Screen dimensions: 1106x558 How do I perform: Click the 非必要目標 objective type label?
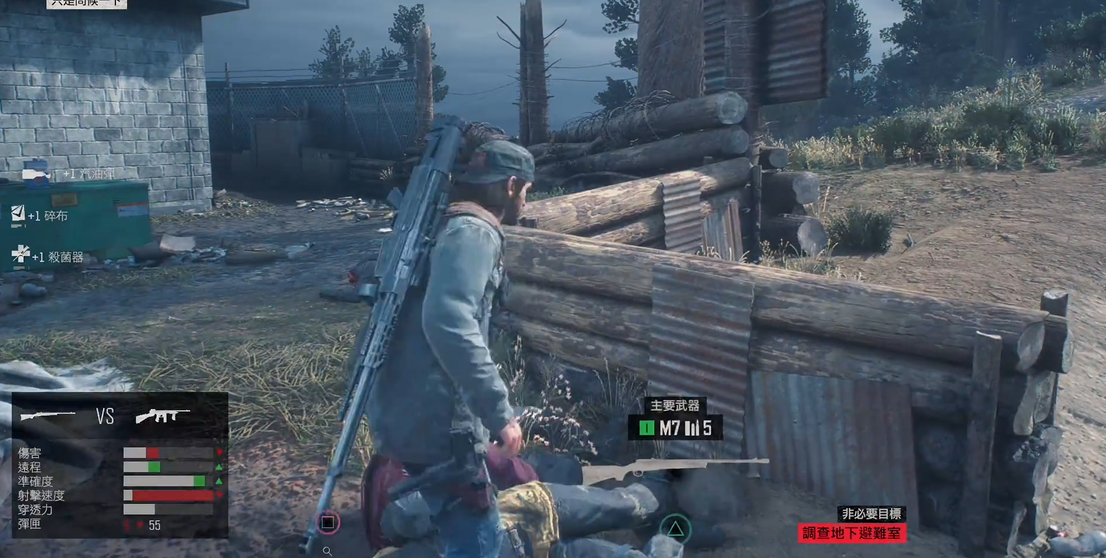872,514
